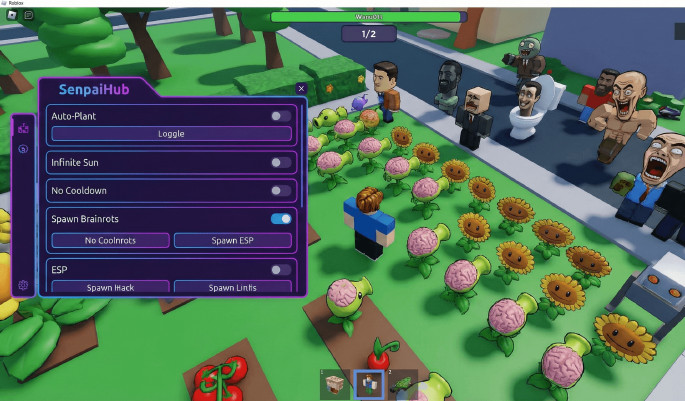Activate the Spawn ESP button

pyautogui.click(x=233, y=240)
